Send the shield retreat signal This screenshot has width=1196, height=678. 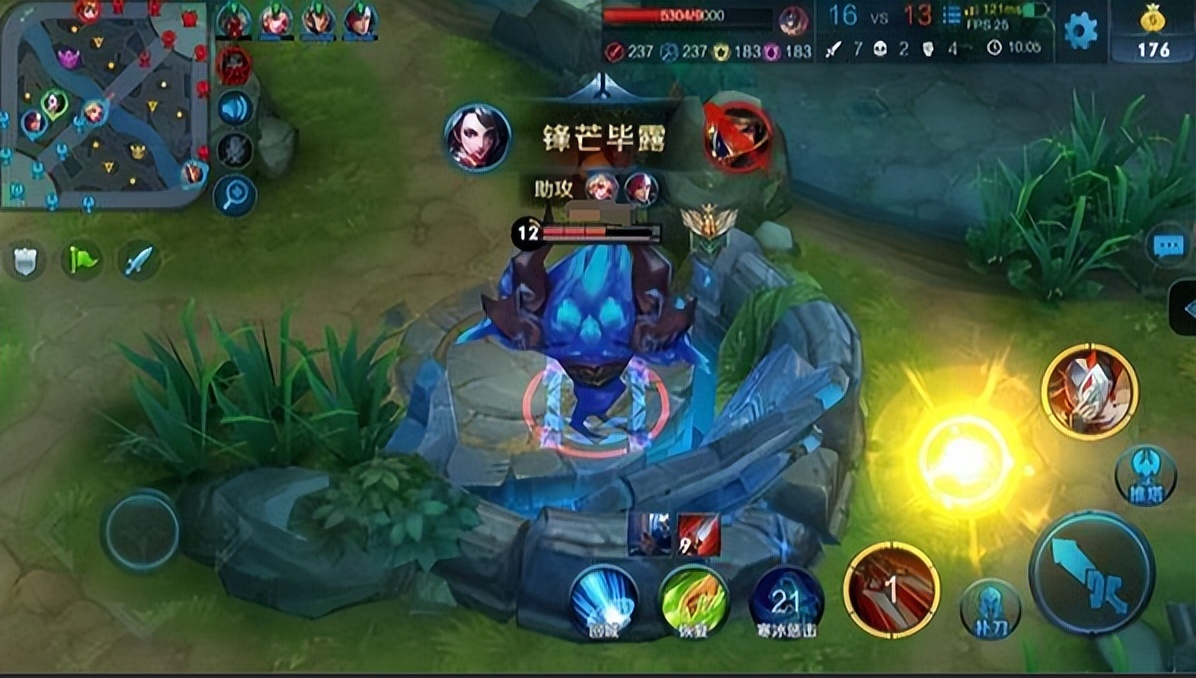coord(24,261)
